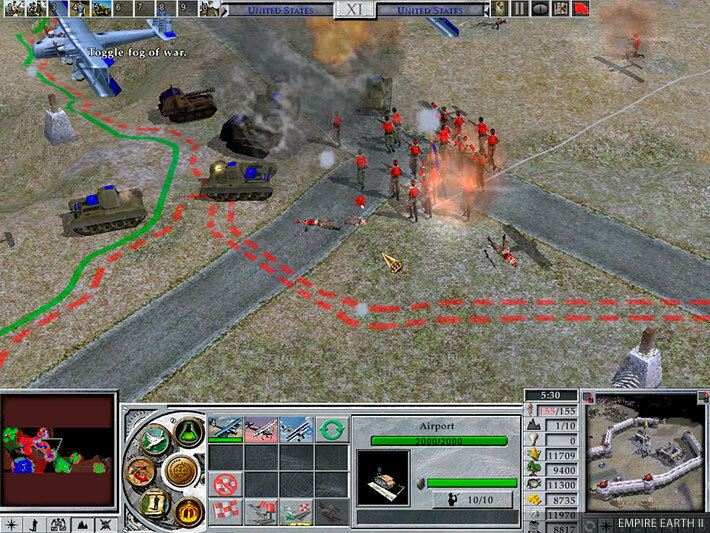
Task: Pause the game from the top bar
Action: click(520, 8)
